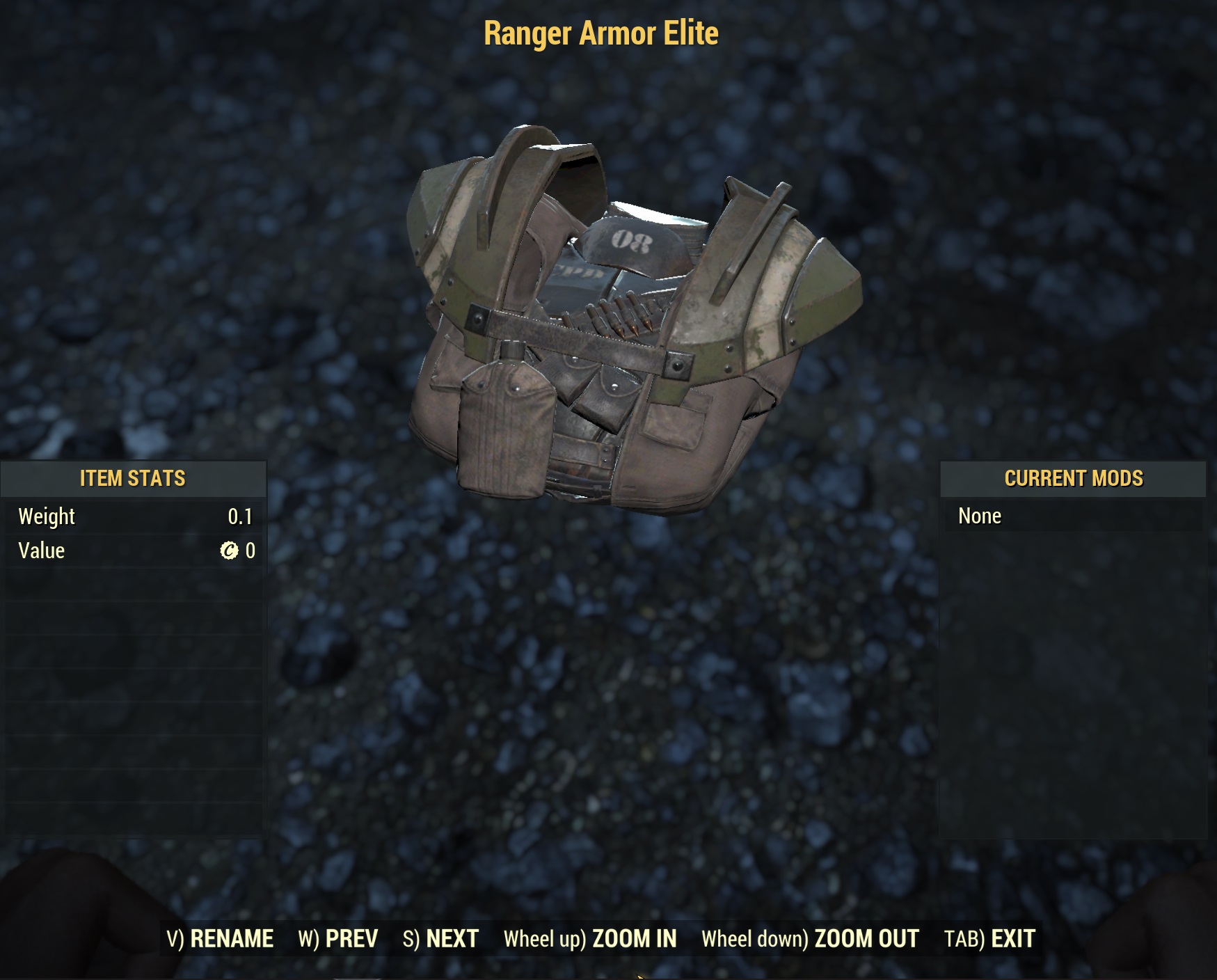Choose RENAME in the bottom bar
The height and width of the screenshot is (980, 1217).
[x=220, y=939]
